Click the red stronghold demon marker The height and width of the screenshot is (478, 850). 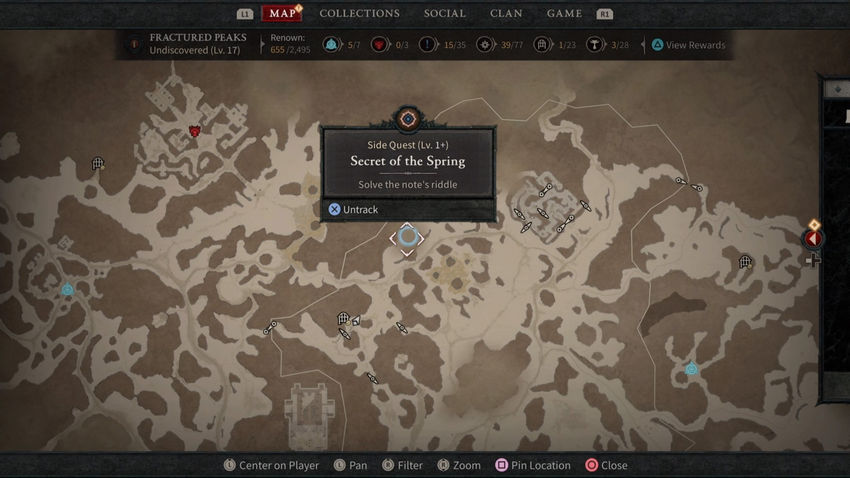tap(195, 131)
